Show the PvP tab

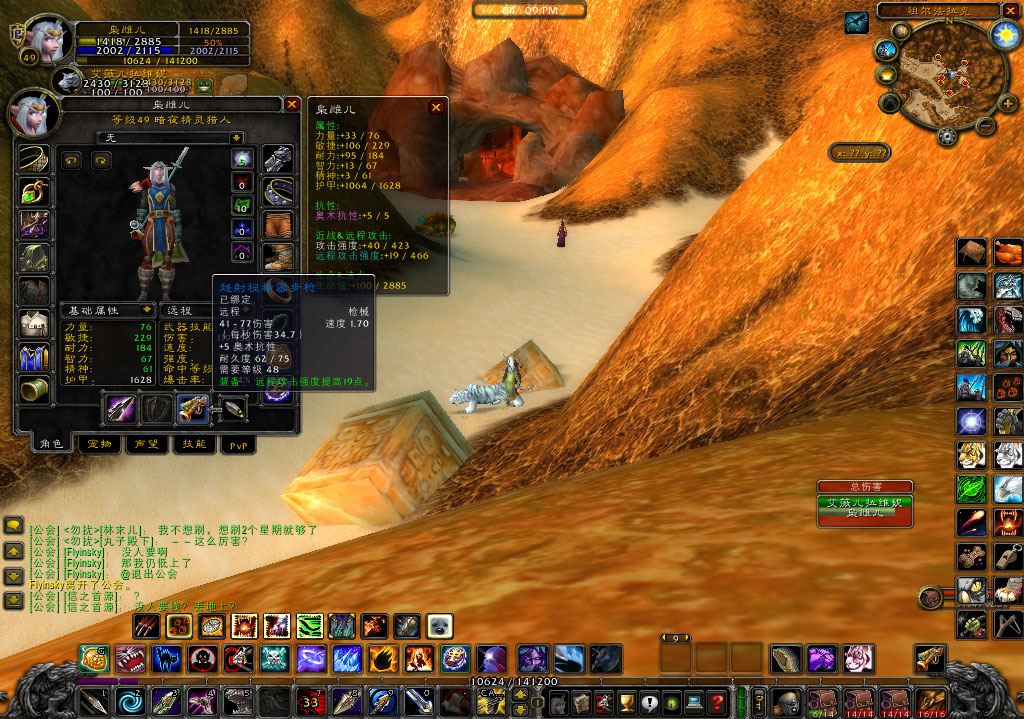[237, 444]
